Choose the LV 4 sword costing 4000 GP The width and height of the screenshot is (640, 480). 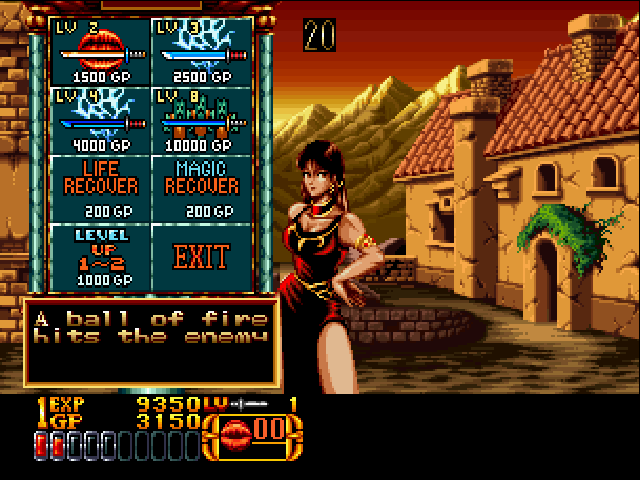click(x=100, y=119)
